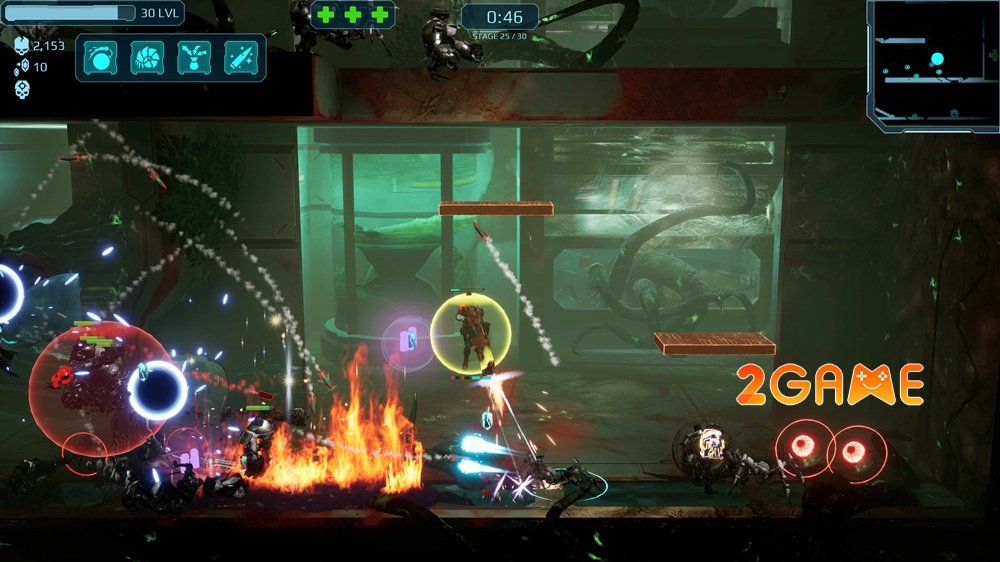
Task: Activate the thrown bomb ability icon
Action: 101,57
